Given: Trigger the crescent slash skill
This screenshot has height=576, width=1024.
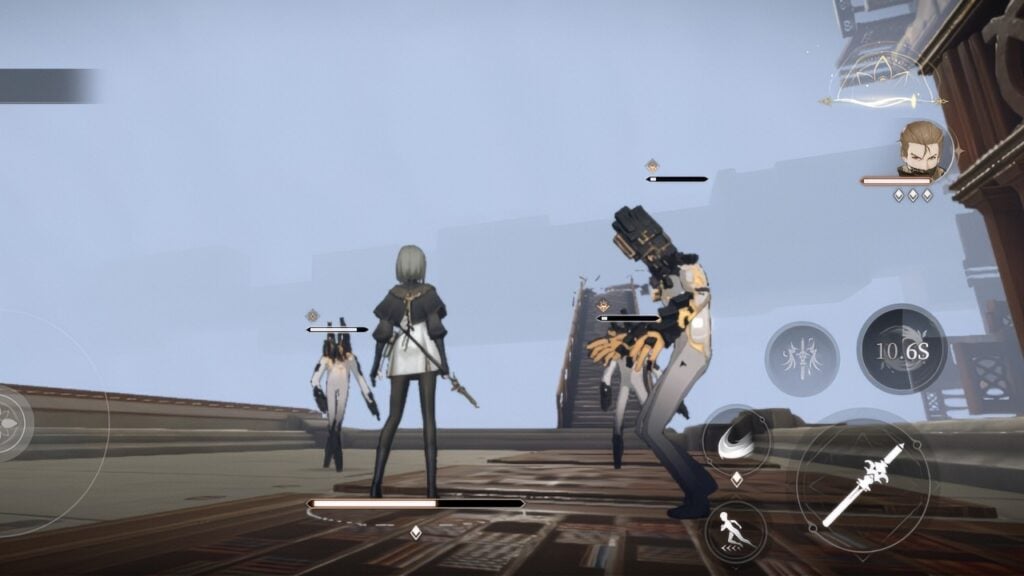Looking at the screenshot, I should tap(735, 441).
